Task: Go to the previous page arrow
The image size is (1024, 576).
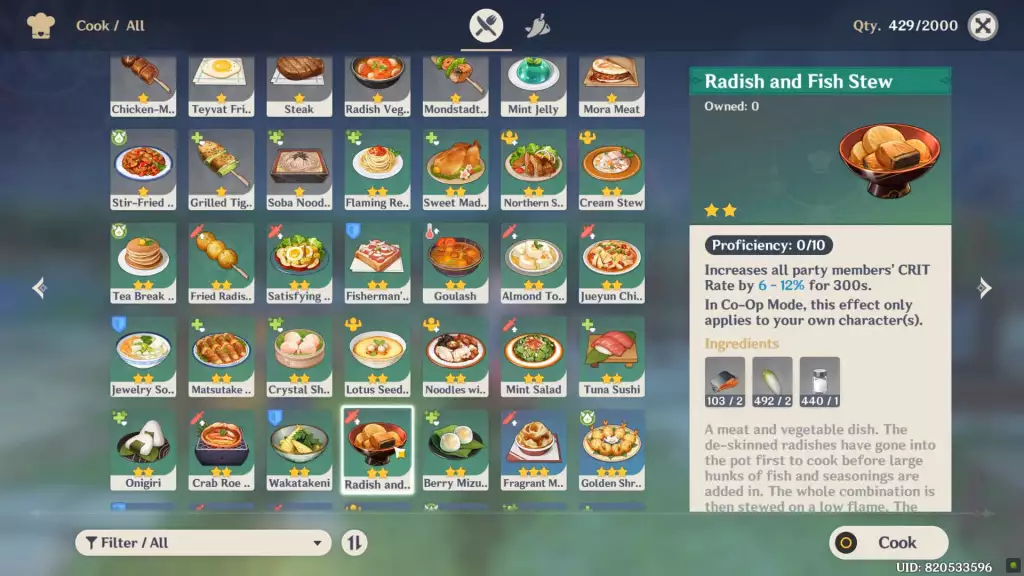Action: coord(40,288)
